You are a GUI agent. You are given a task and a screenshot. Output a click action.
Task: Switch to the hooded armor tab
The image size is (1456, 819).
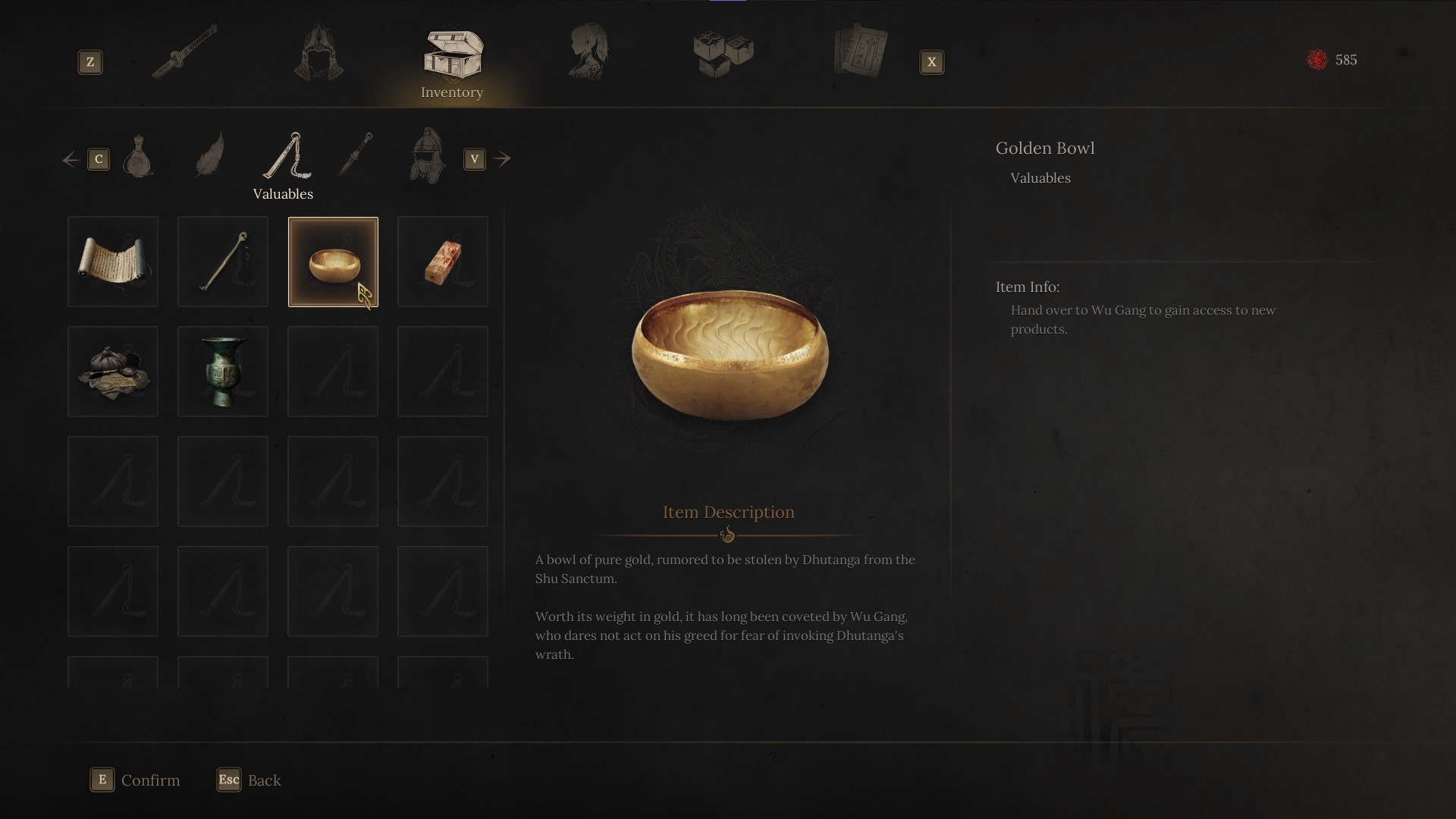pyautogui.click(x=318, y=53)
